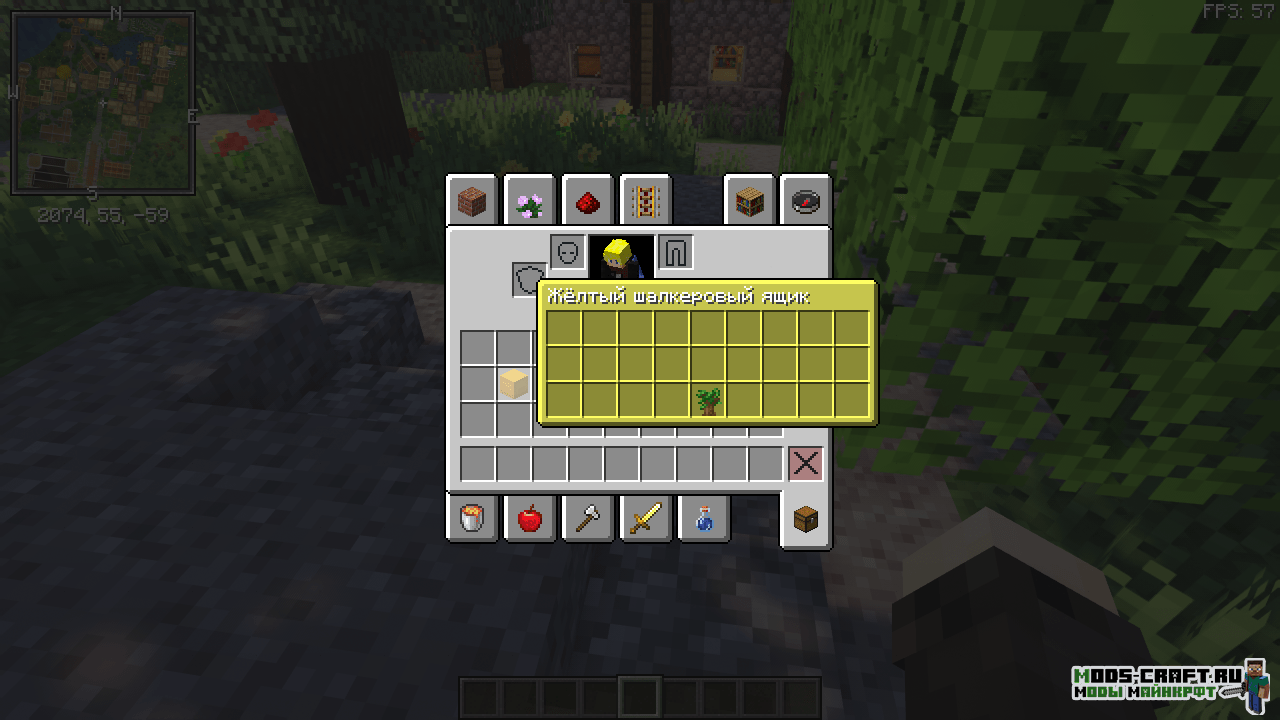Open the iron axe Tools tab
This screenshot has width=1280, height=720.
coord(587,518)
